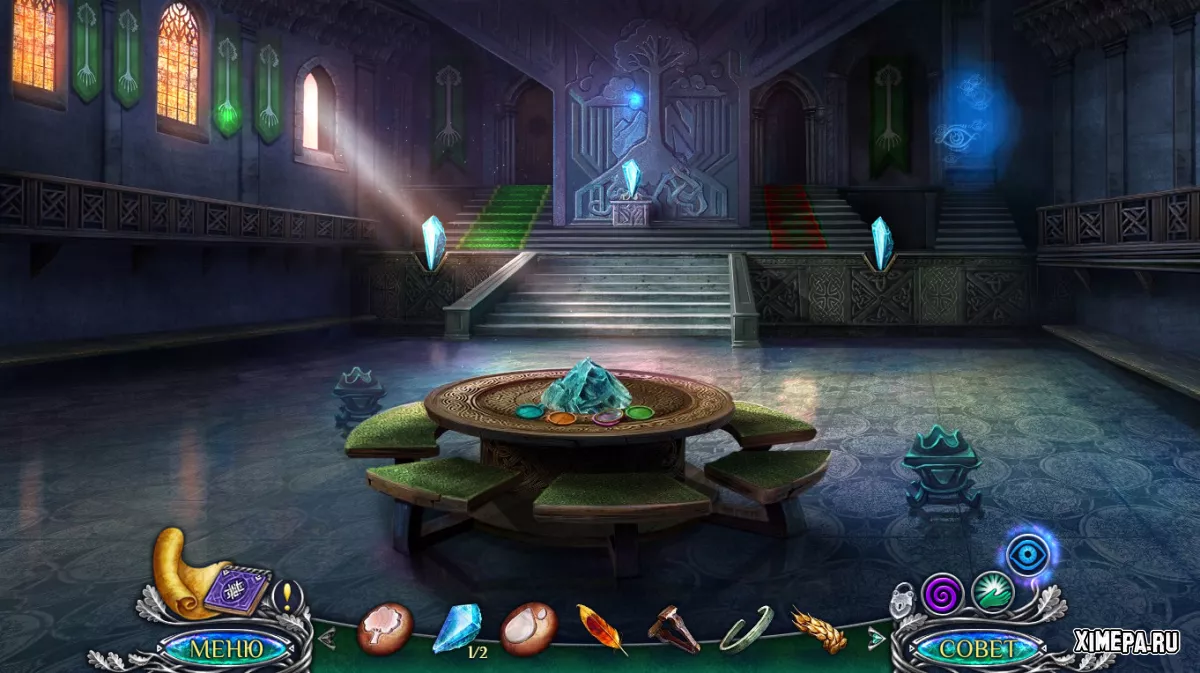
Task: Activate the purple spiral ability
Action: pos(942,592)
